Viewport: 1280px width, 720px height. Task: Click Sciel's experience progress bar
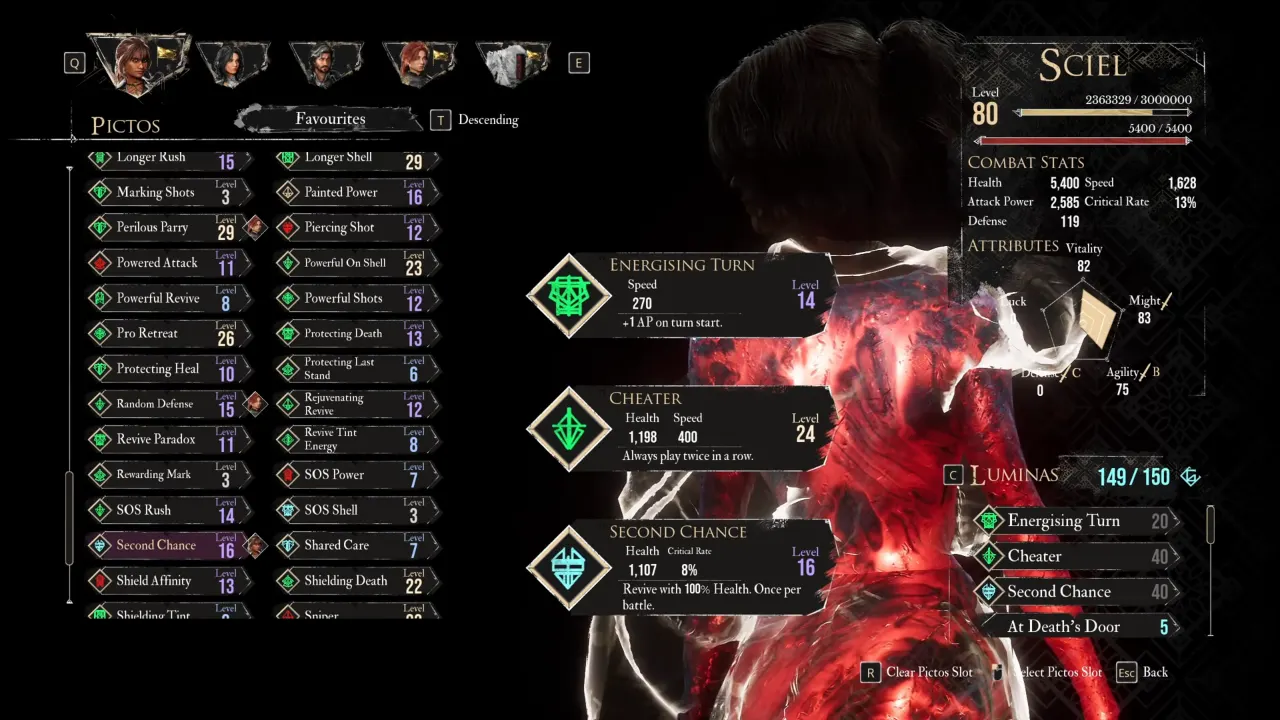point(1105,112)
